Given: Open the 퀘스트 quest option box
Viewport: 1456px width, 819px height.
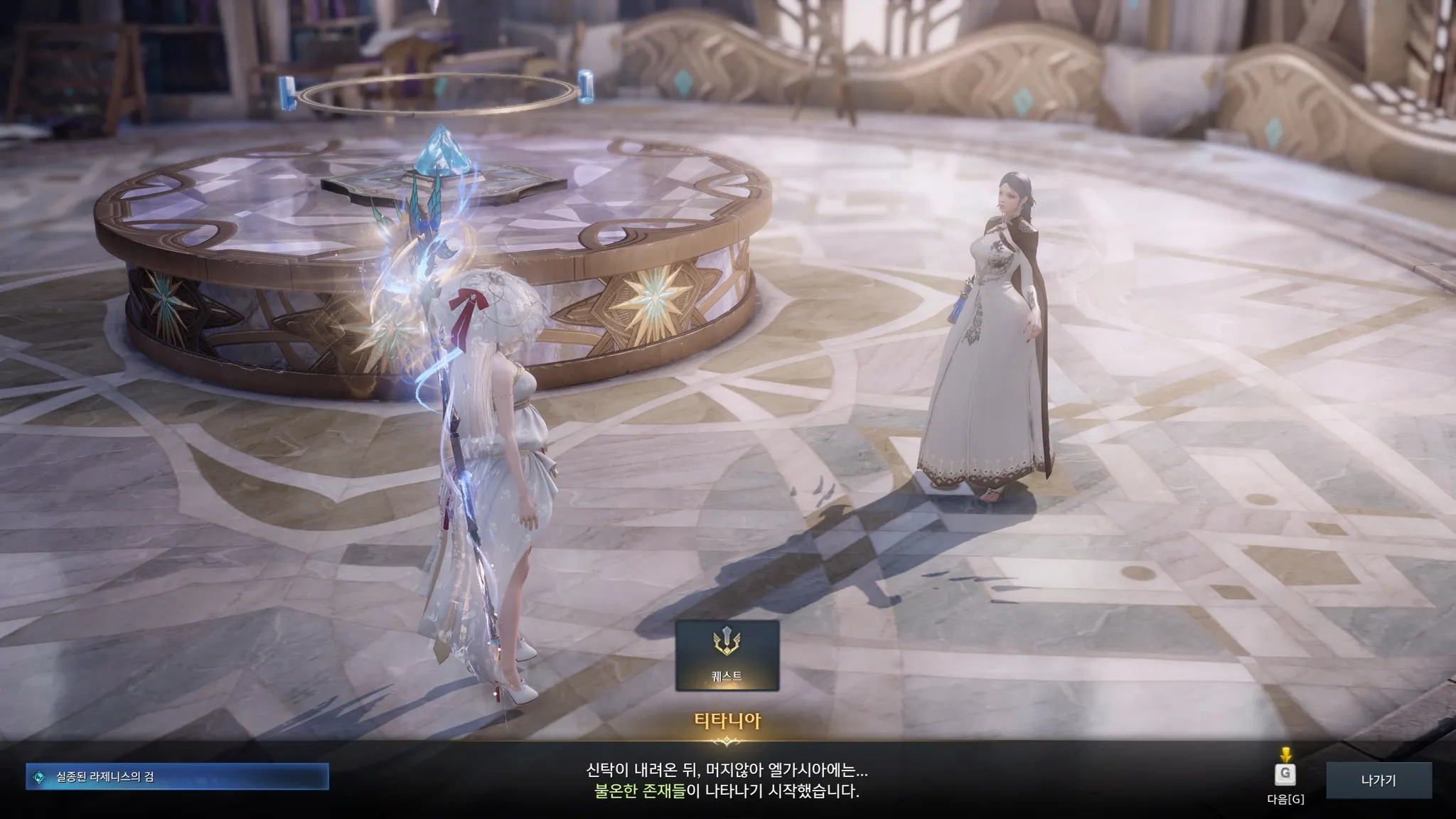Looking at the screenshot, I should pos(727,655).
